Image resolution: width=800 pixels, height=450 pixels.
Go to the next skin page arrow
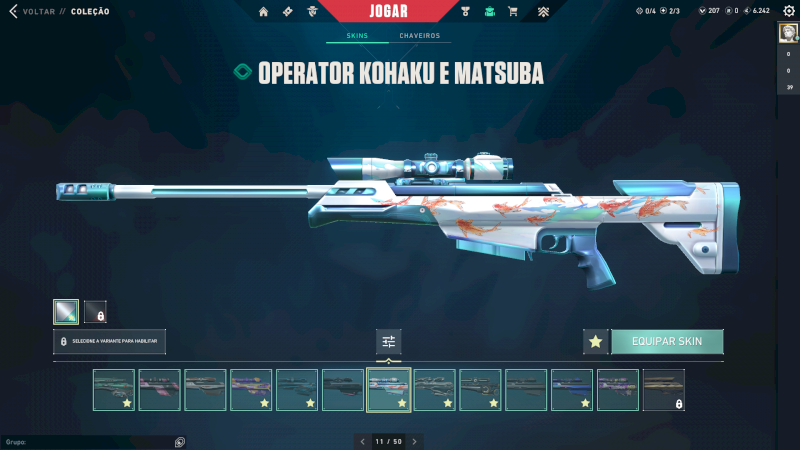coord(415,441)
